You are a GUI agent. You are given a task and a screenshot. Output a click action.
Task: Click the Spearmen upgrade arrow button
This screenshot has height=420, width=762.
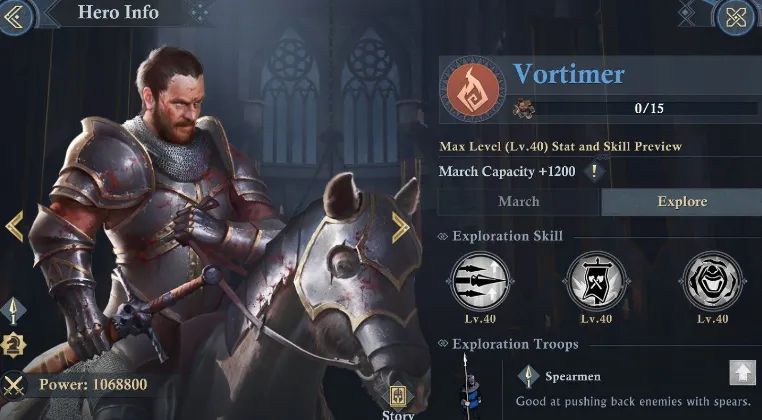742,373
